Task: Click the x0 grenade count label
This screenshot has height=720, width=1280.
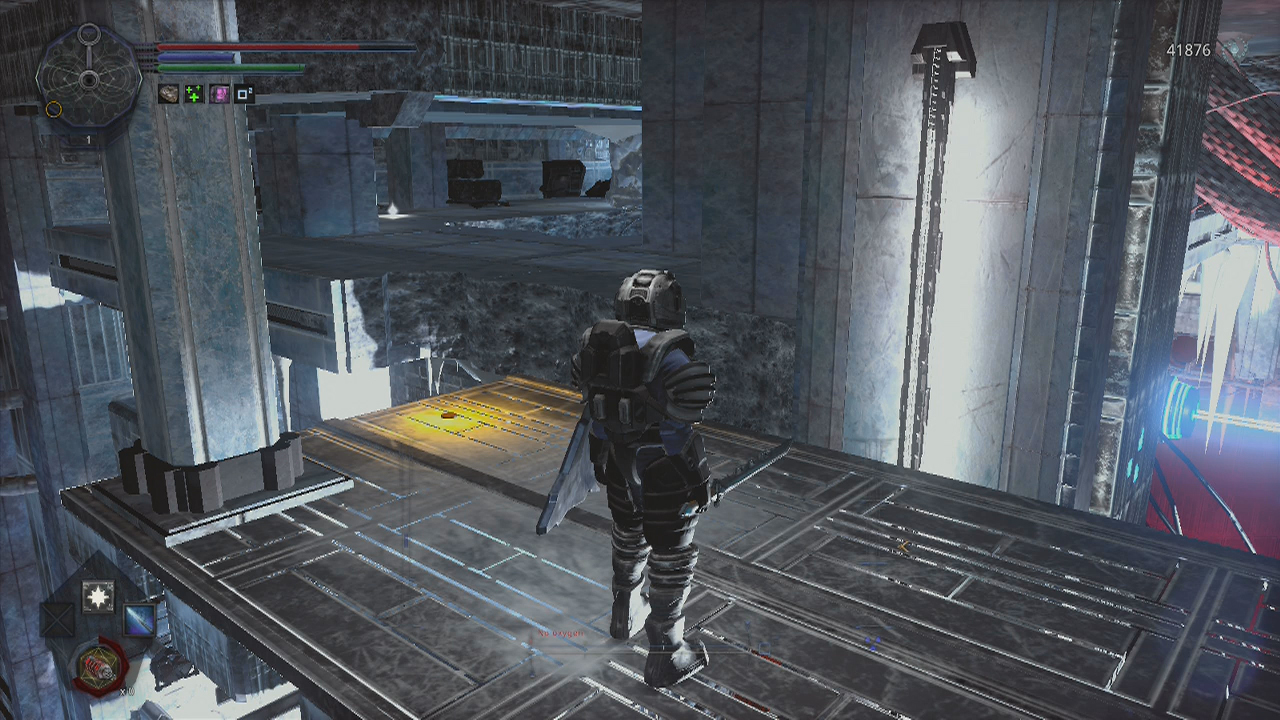Action: click(x=126, y=690)
